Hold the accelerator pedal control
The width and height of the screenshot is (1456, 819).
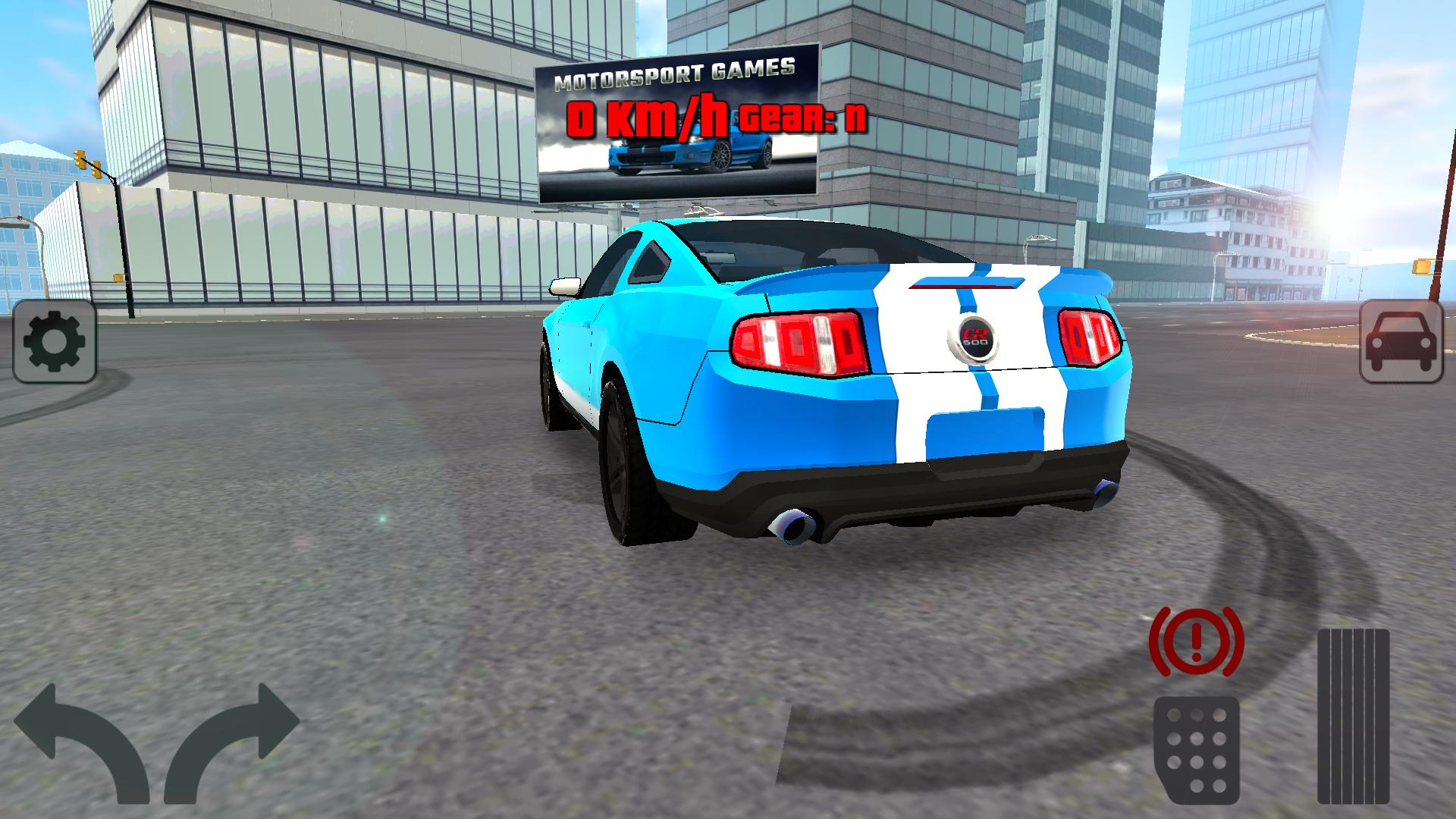[x=1354, y=717]
